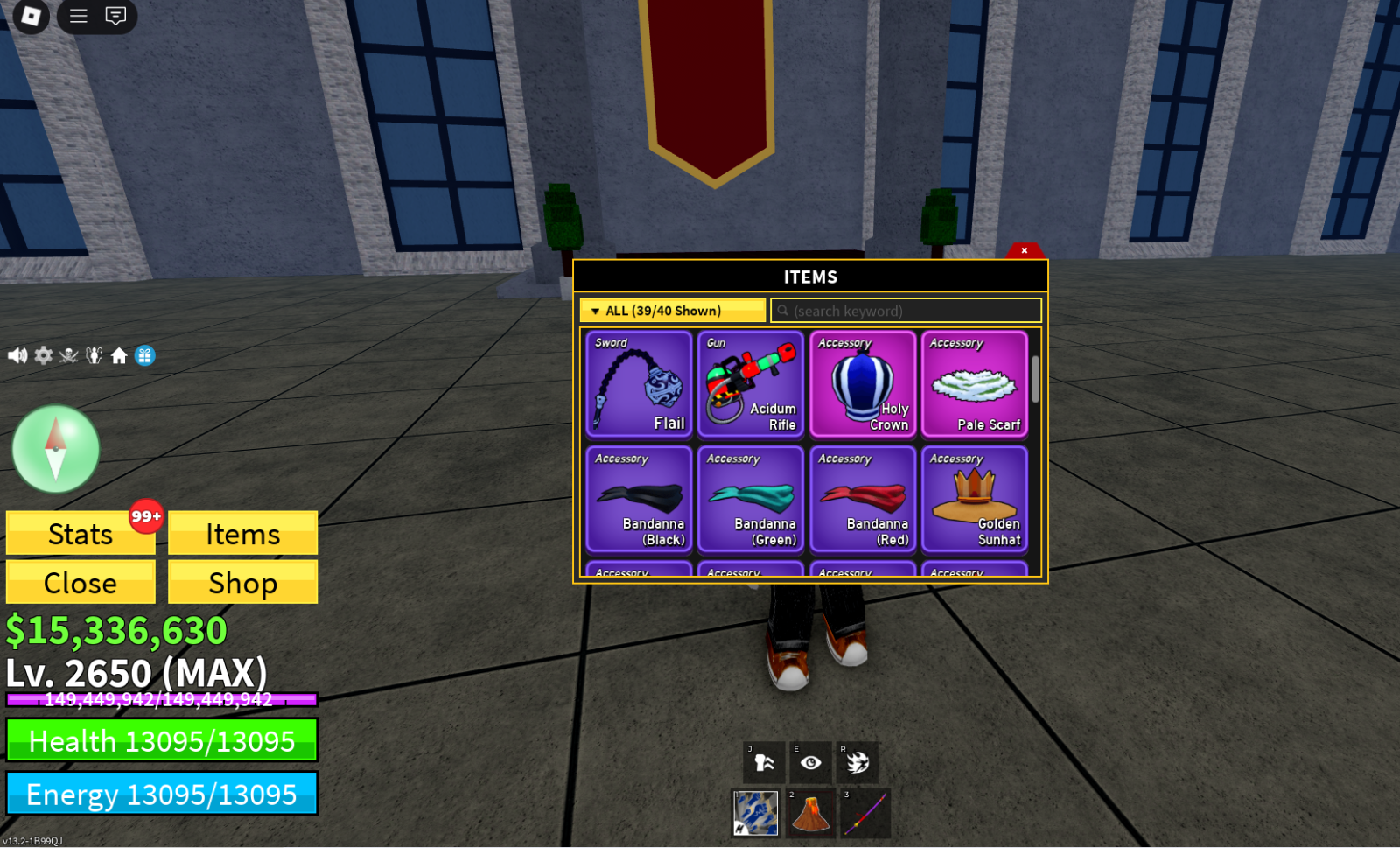Expand the category filter arrow
The image size is (1400, 848).
(x=598, y=310)
